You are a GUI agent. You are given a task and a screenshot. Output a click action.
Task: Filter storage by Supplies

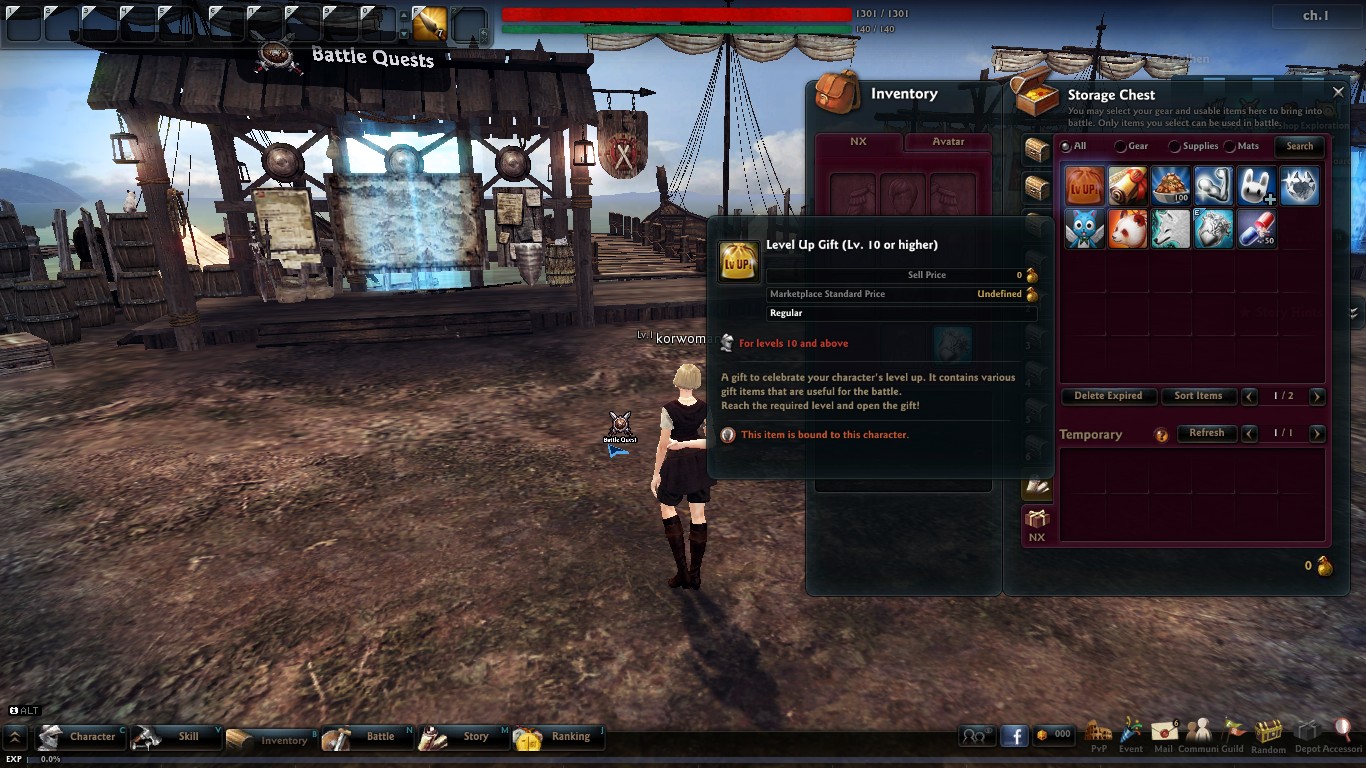pos(1175,147)
